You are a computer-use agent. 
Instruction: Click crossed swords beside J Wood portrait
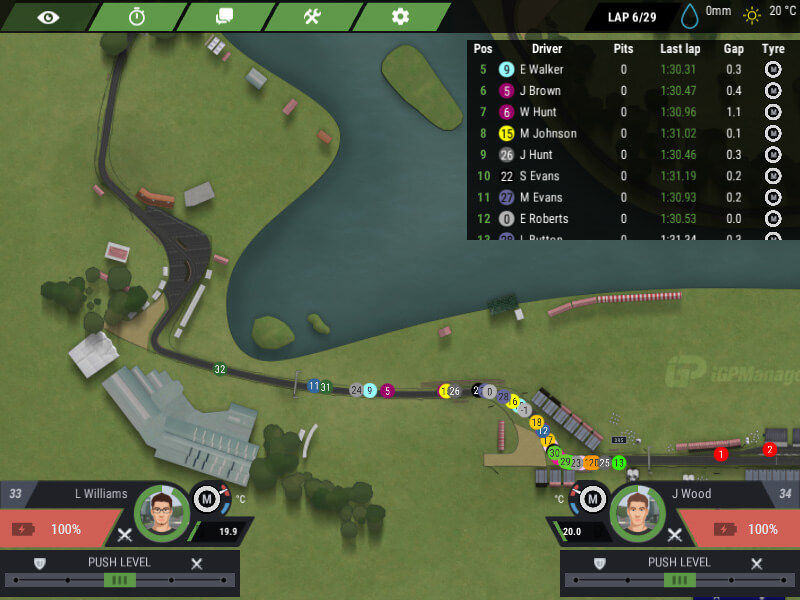676,535
